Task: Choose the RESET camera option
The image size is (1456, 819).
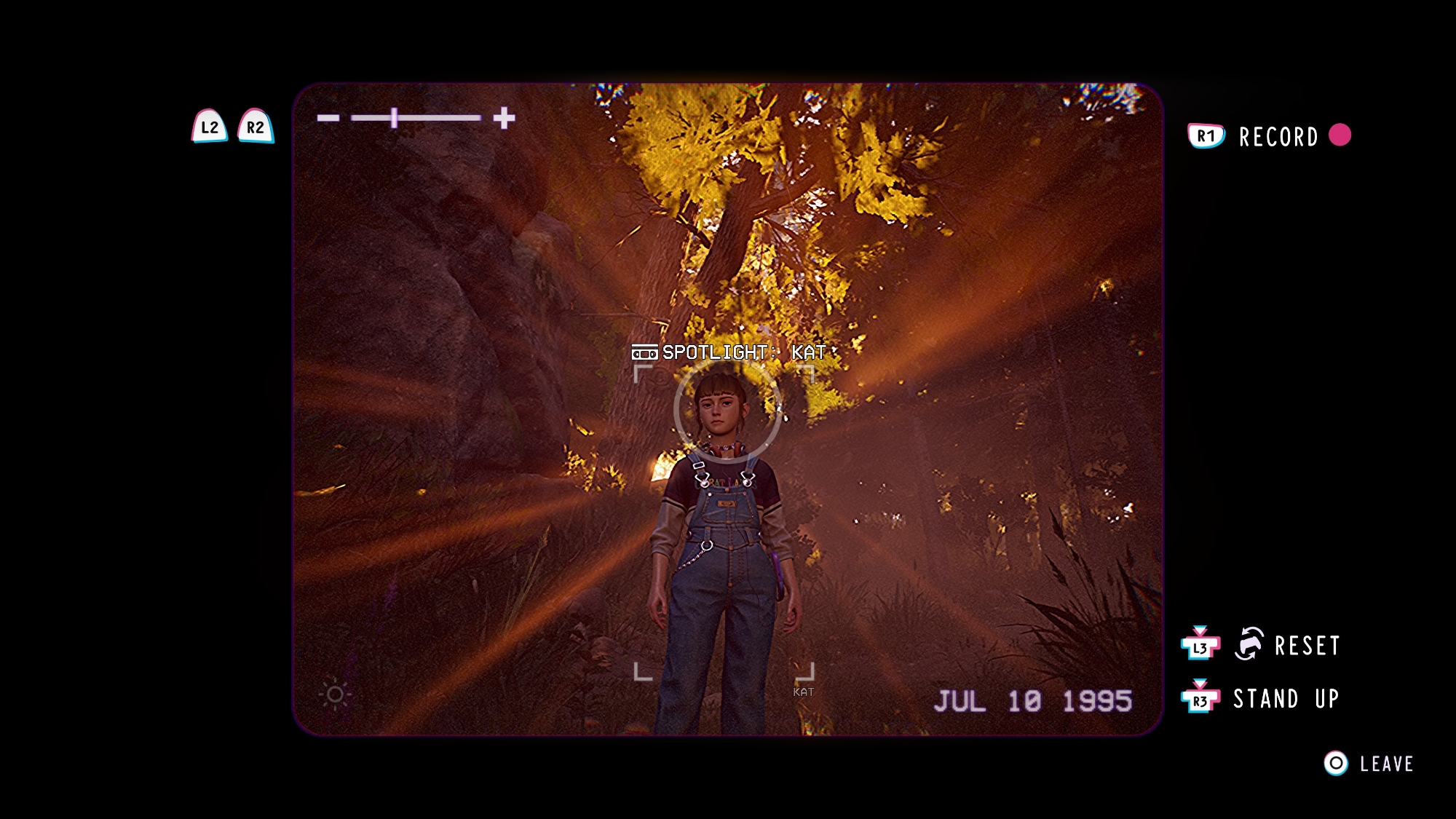Action: (1306, 646)
